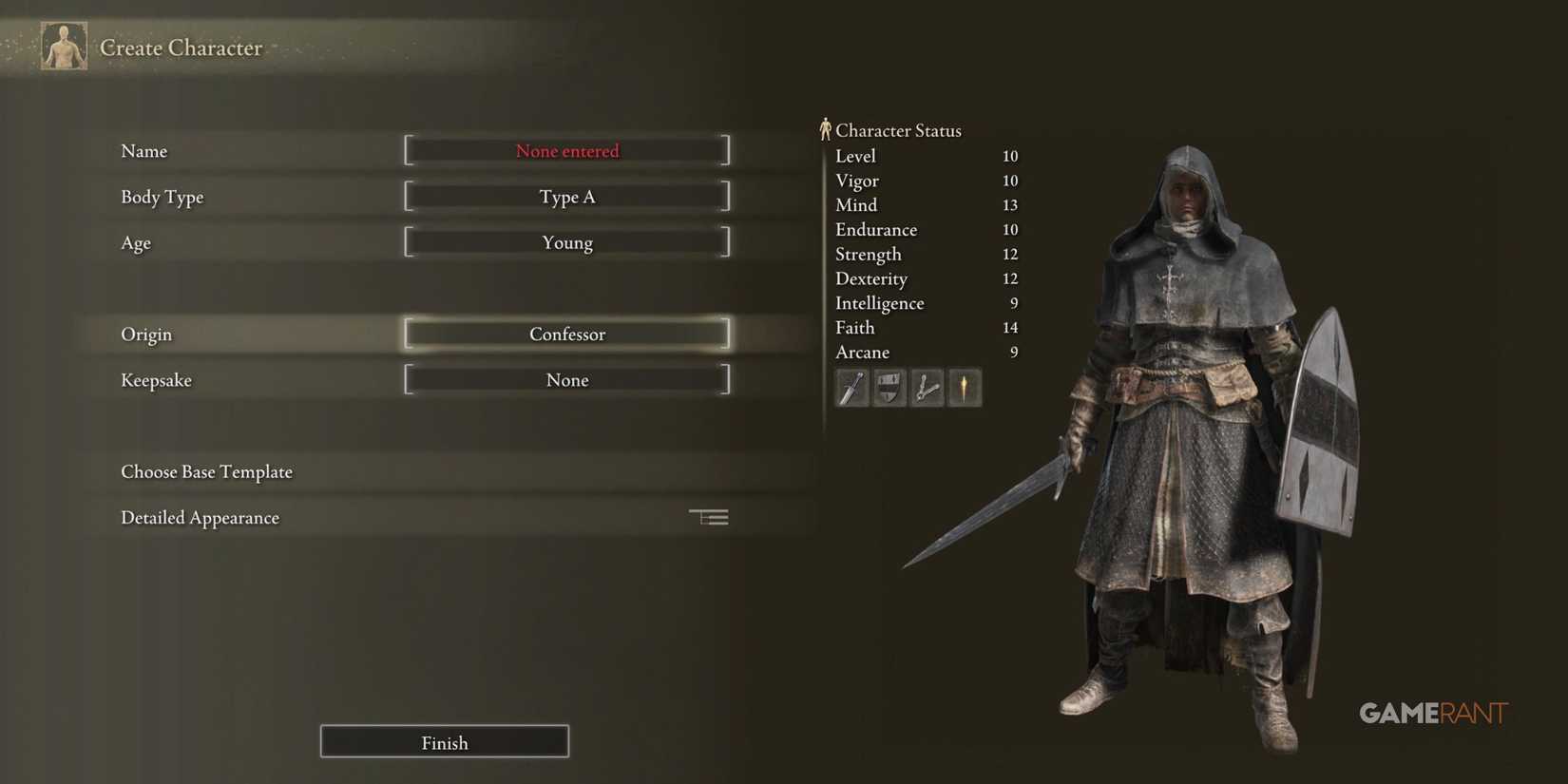Click the heater shield equipment icon
Image resolution: width=1568 pixels, height=784 pixels.
pyautogui.click(x=889, y=387)
